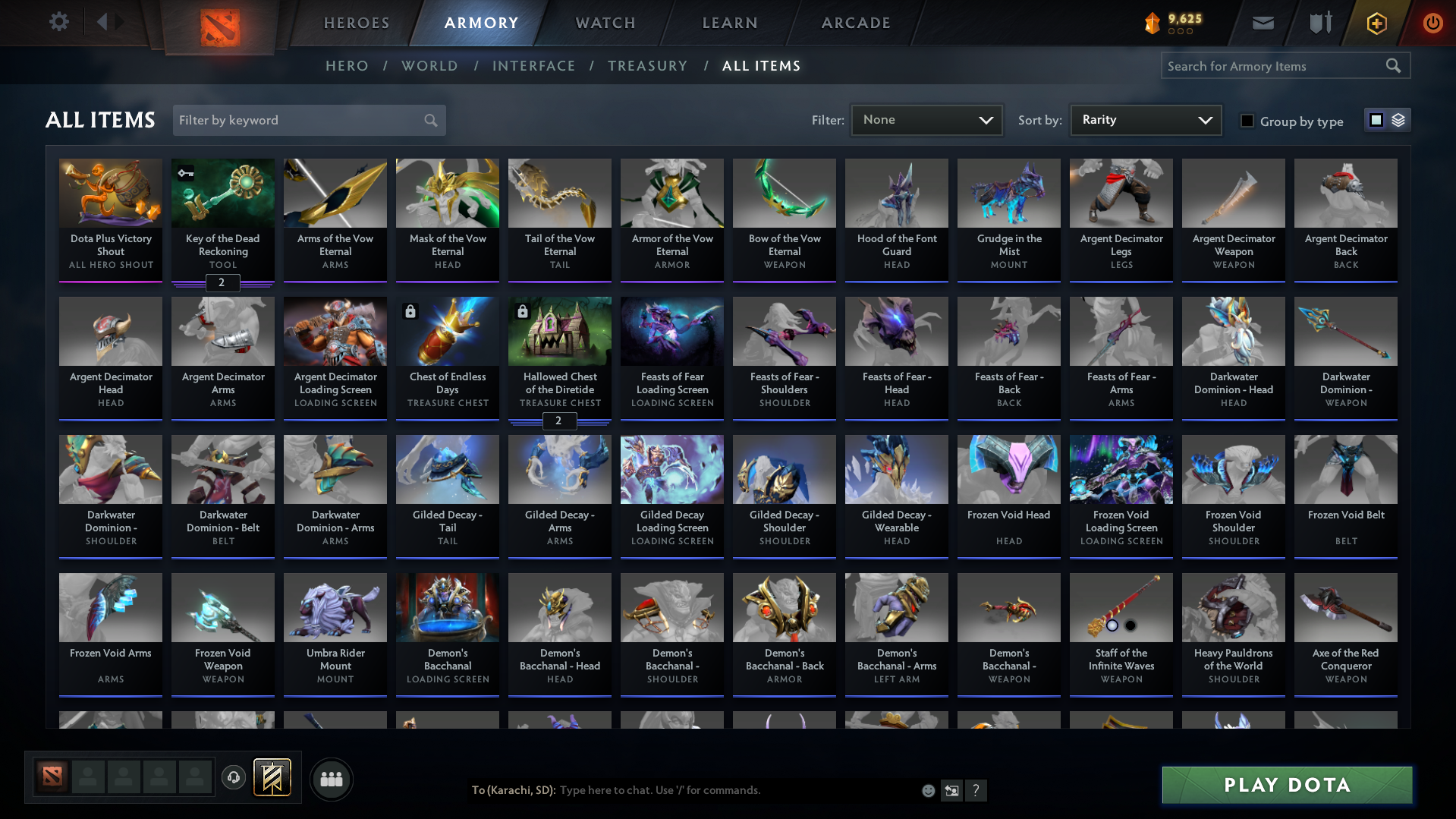Click the shield and sword loadout icon
Viewport: 1456px width, 819px height.
coord(1319,23)
